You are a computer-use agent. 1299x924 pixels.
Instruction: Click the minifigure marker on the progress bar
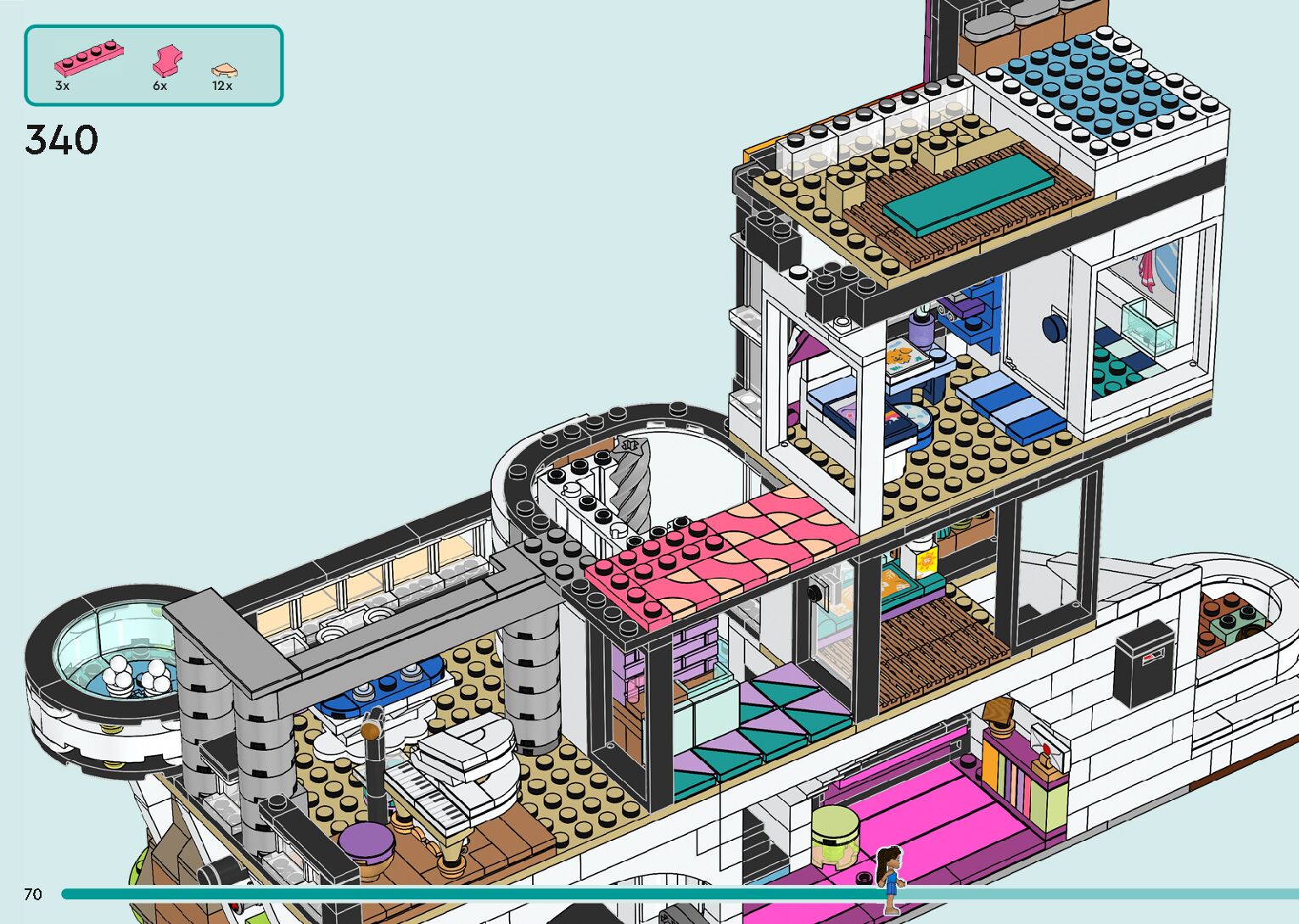click(888, 878)
